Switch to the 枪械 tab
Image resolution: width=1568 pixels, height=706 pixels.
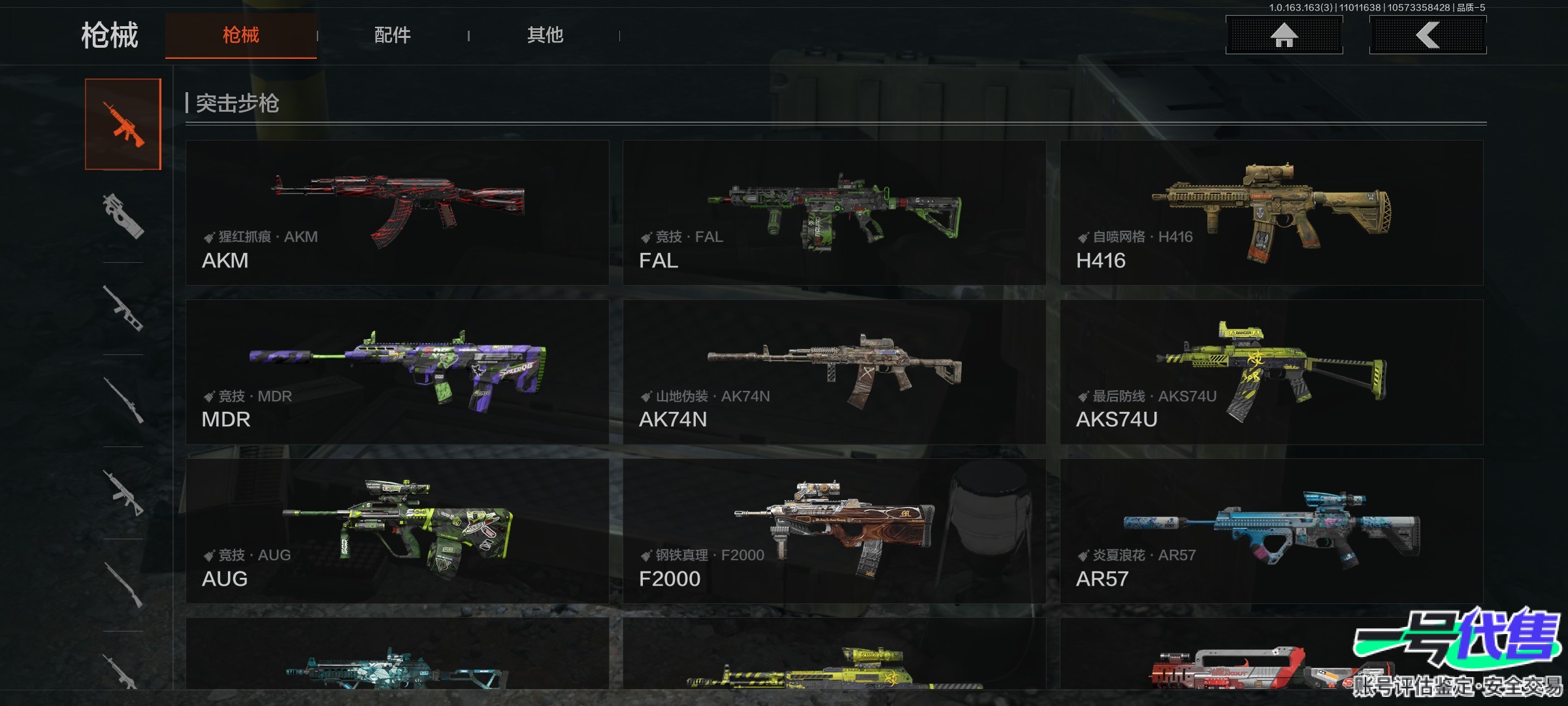[x=240, y=35]
